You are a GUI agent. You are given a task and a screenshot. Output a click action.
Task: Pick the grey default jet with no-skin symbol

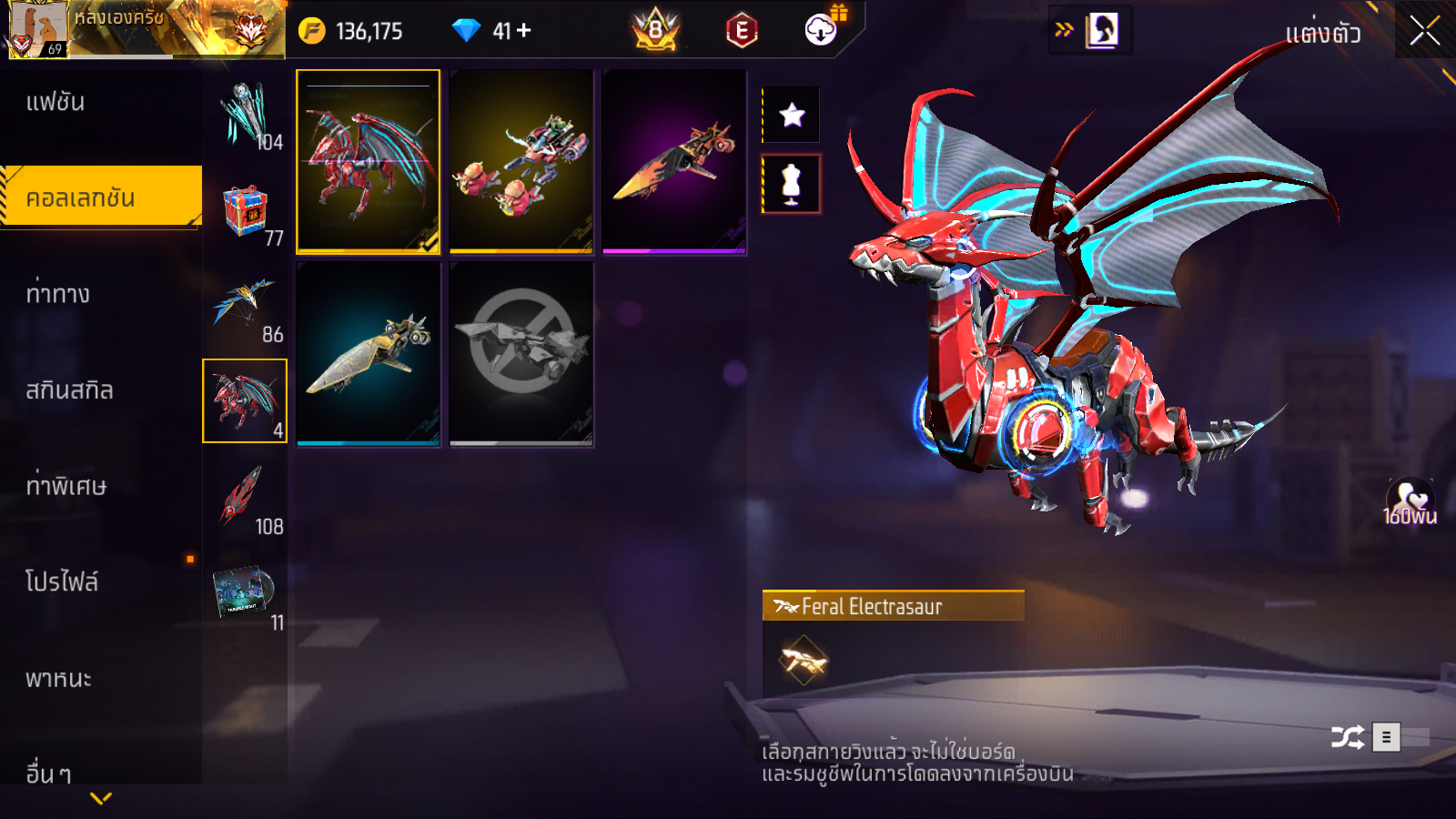(x=521, y=354)
